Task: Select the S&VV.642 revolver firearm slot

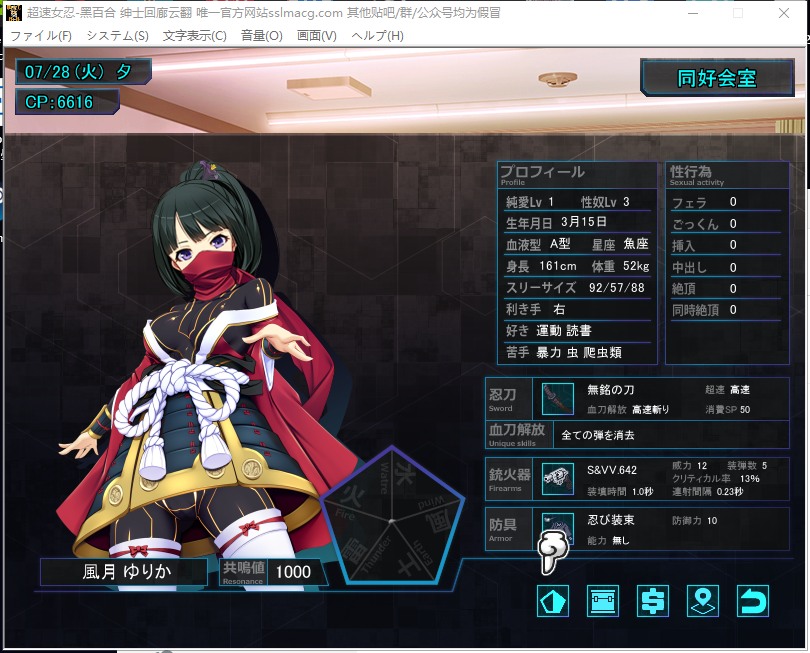Action: coord(557,478)
